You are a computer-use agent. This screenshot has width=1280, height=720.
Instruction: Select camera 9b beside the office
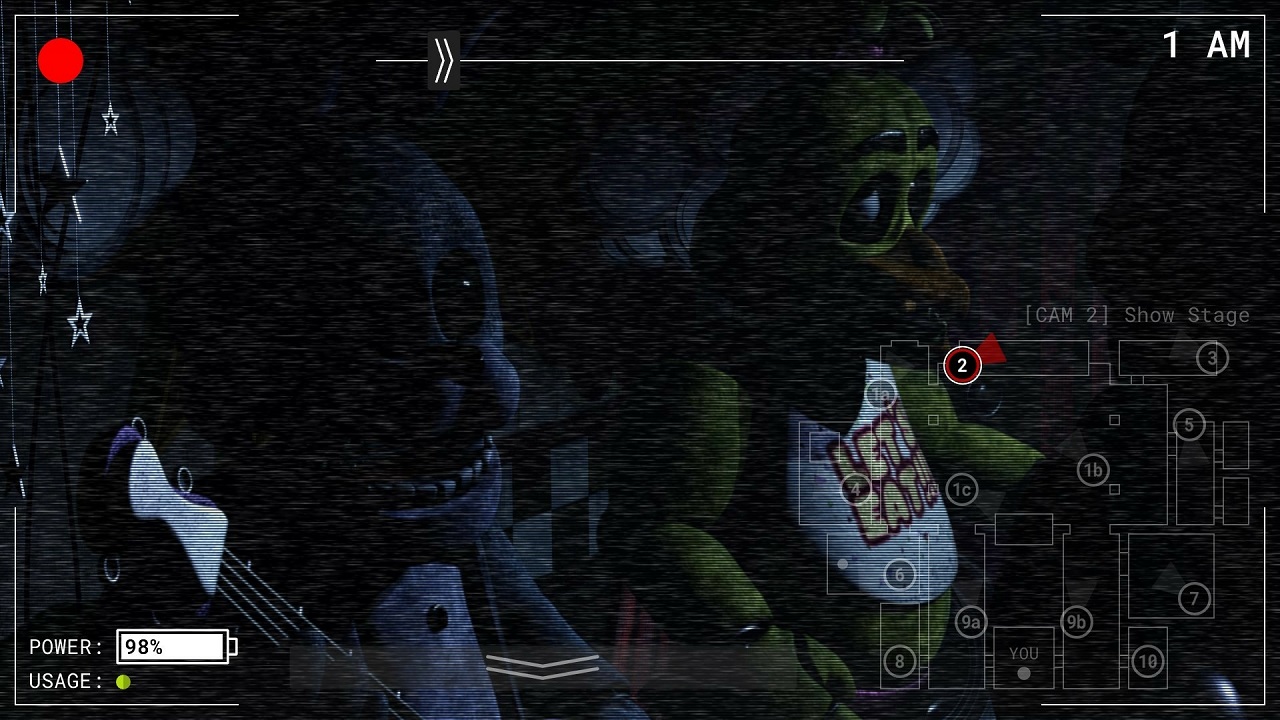click(1077, 622)
